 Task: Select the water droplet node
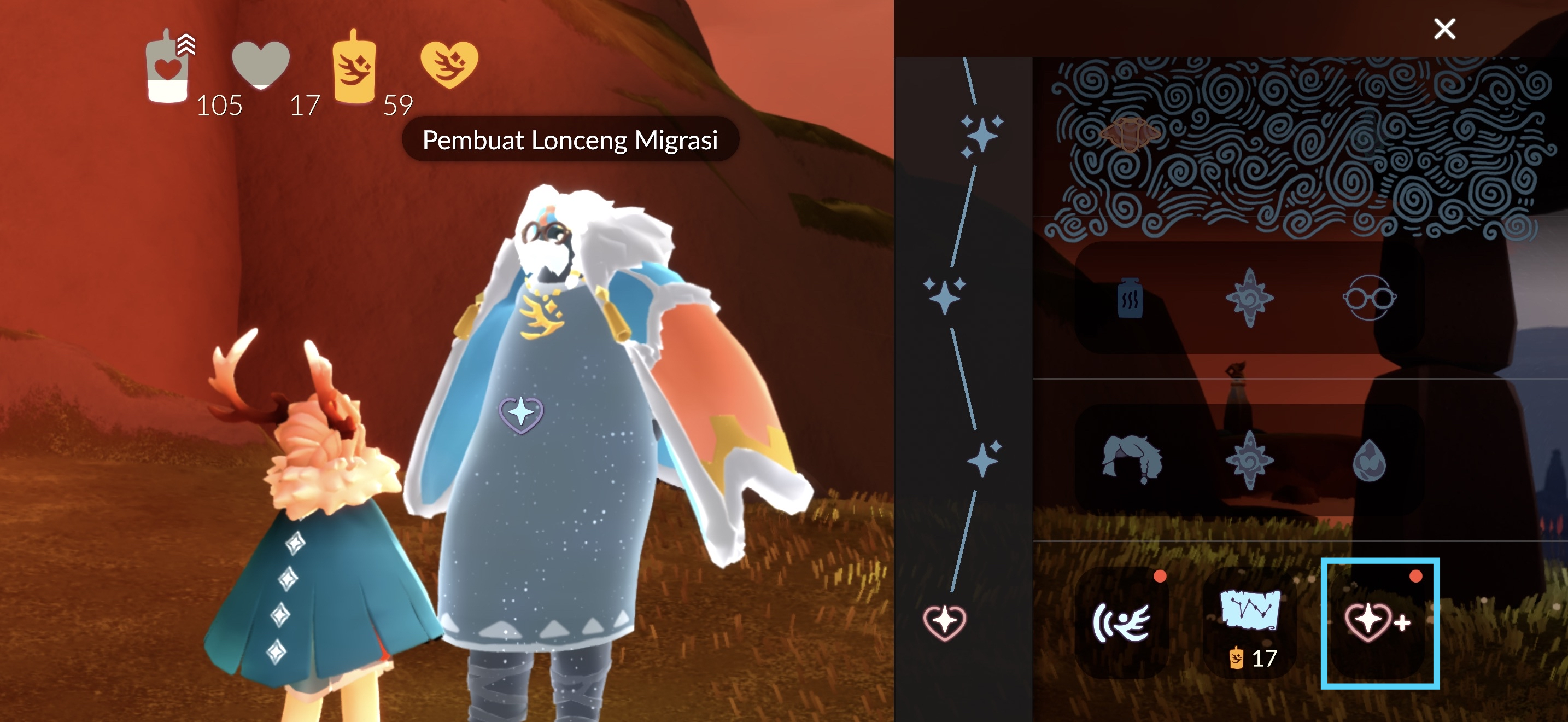coord(1369,461)
